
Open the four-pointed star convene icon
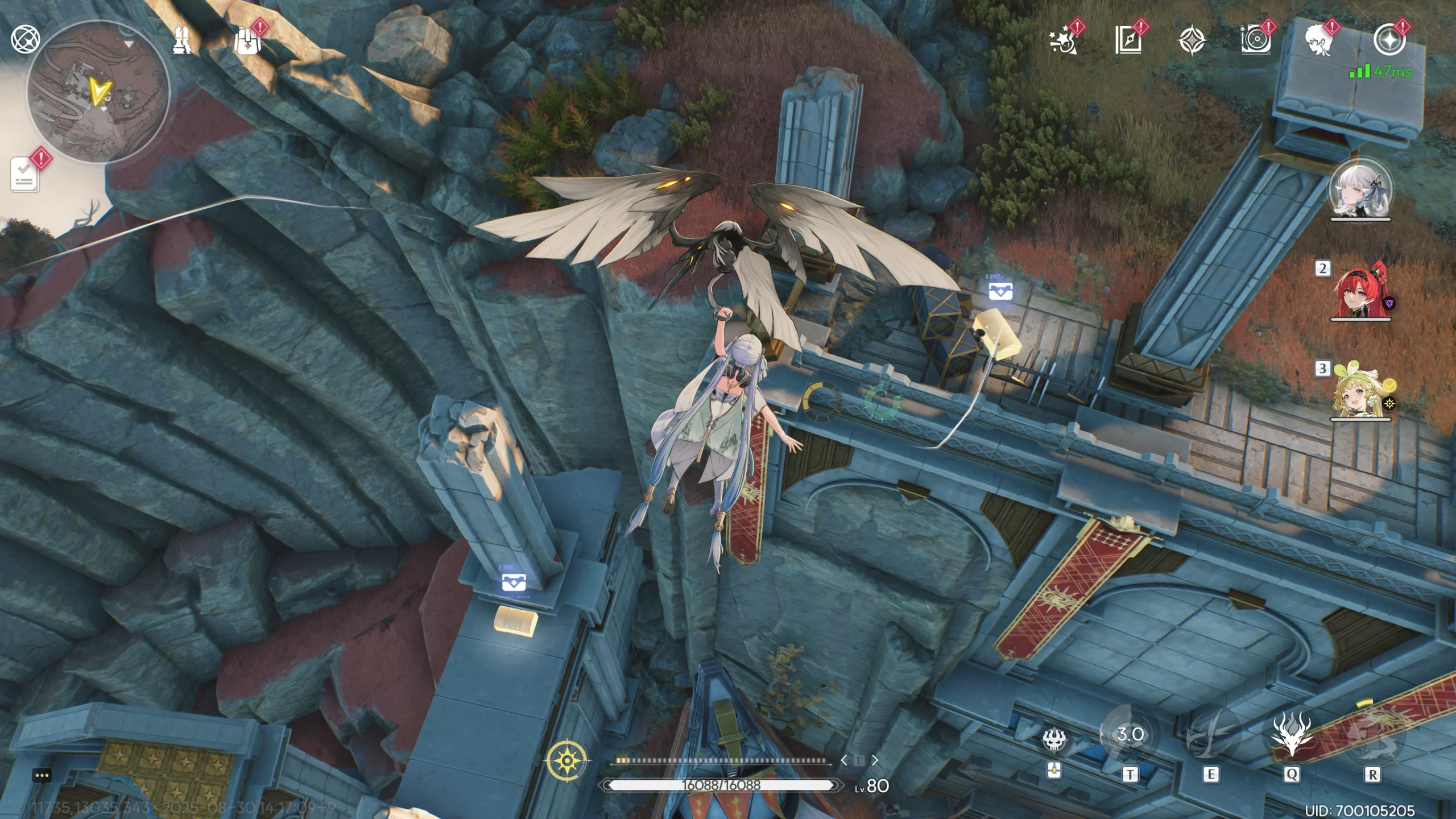tap(1191, 41)
